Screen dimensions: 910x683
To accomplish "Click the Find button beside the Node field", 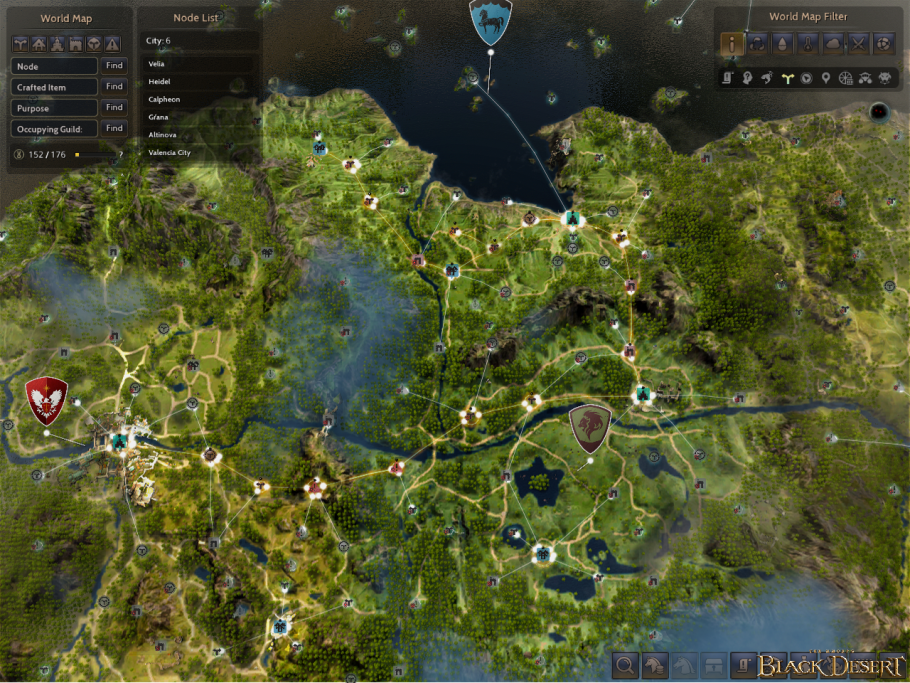I will pyautogui.click(x=114, y=65).
